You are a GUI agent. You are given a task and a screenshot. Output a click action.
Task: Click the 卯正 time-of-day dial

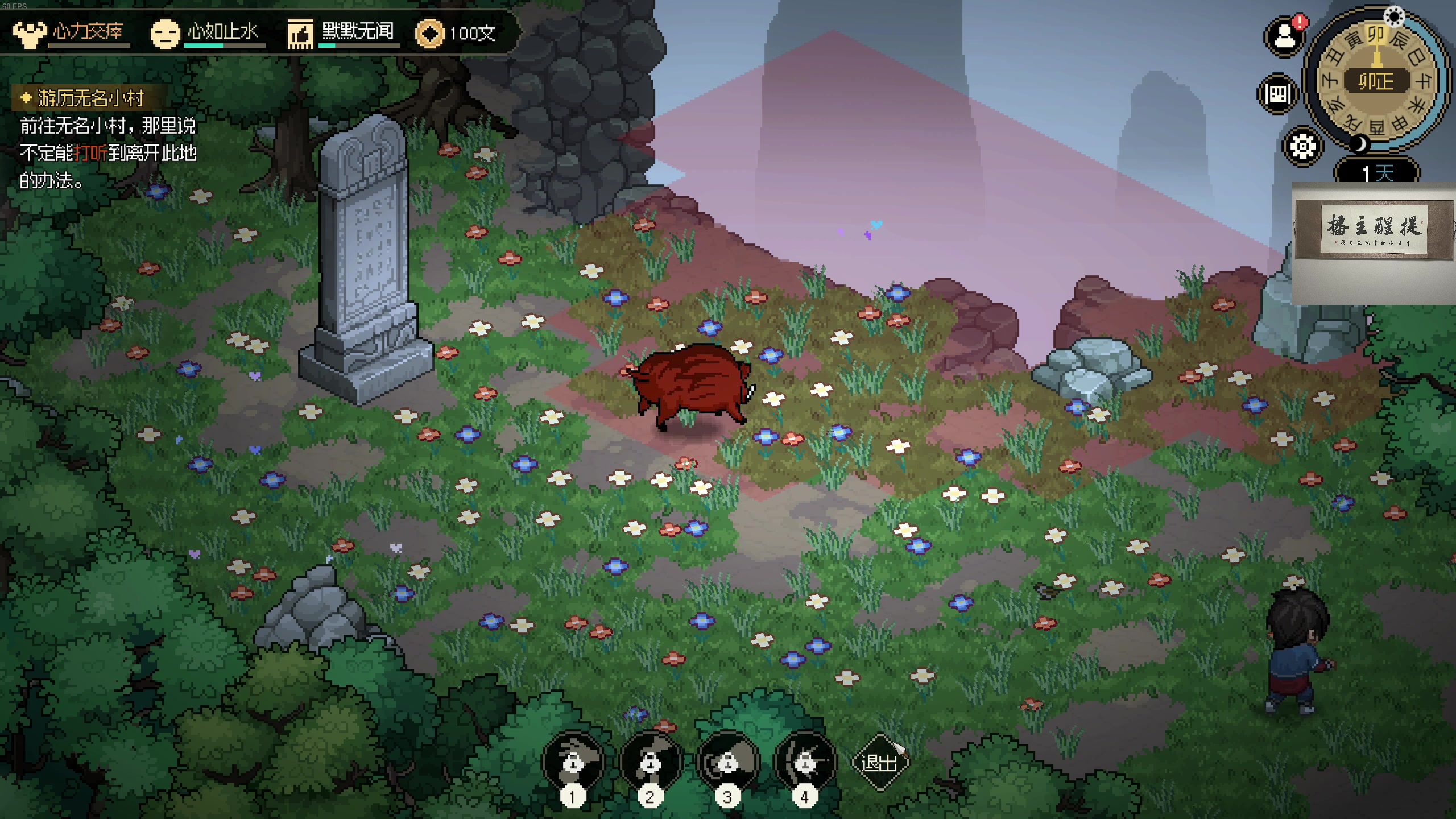[x=1376, y=81]
